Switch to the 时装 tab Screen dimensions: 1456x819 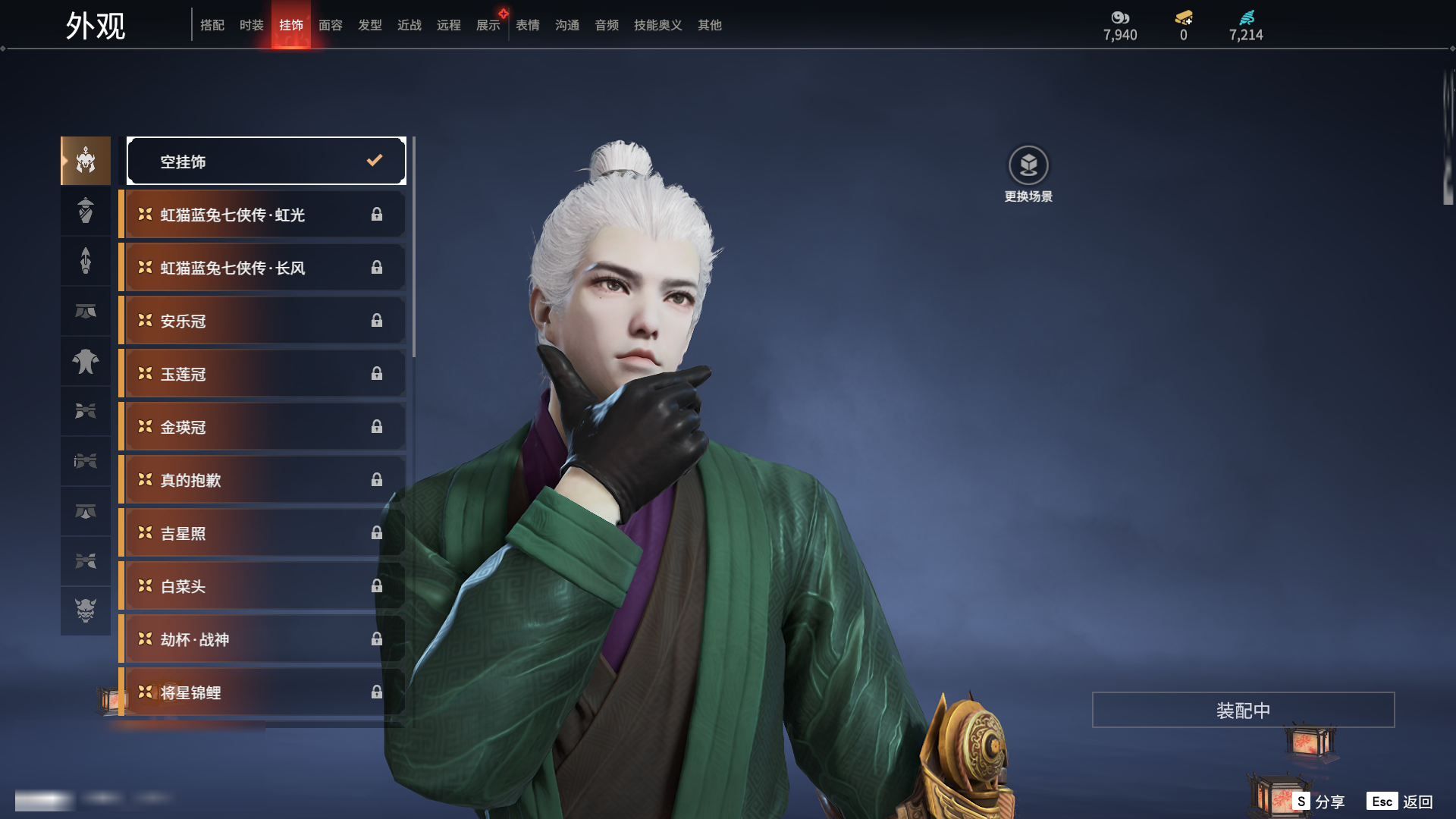[x=251, y=25]
